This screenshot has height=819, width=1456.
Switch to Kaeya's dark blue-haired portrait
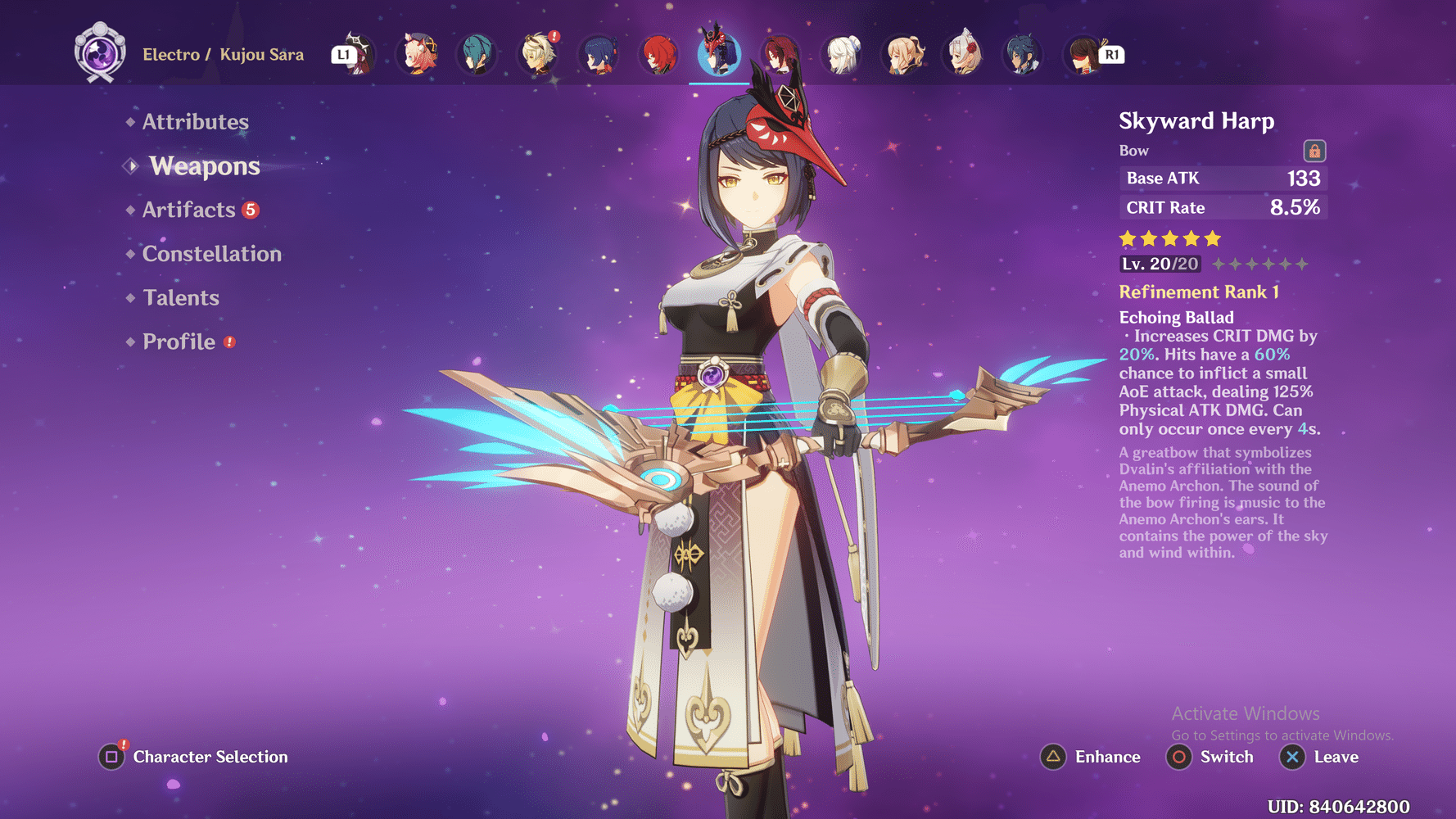tap(1023, 54)
